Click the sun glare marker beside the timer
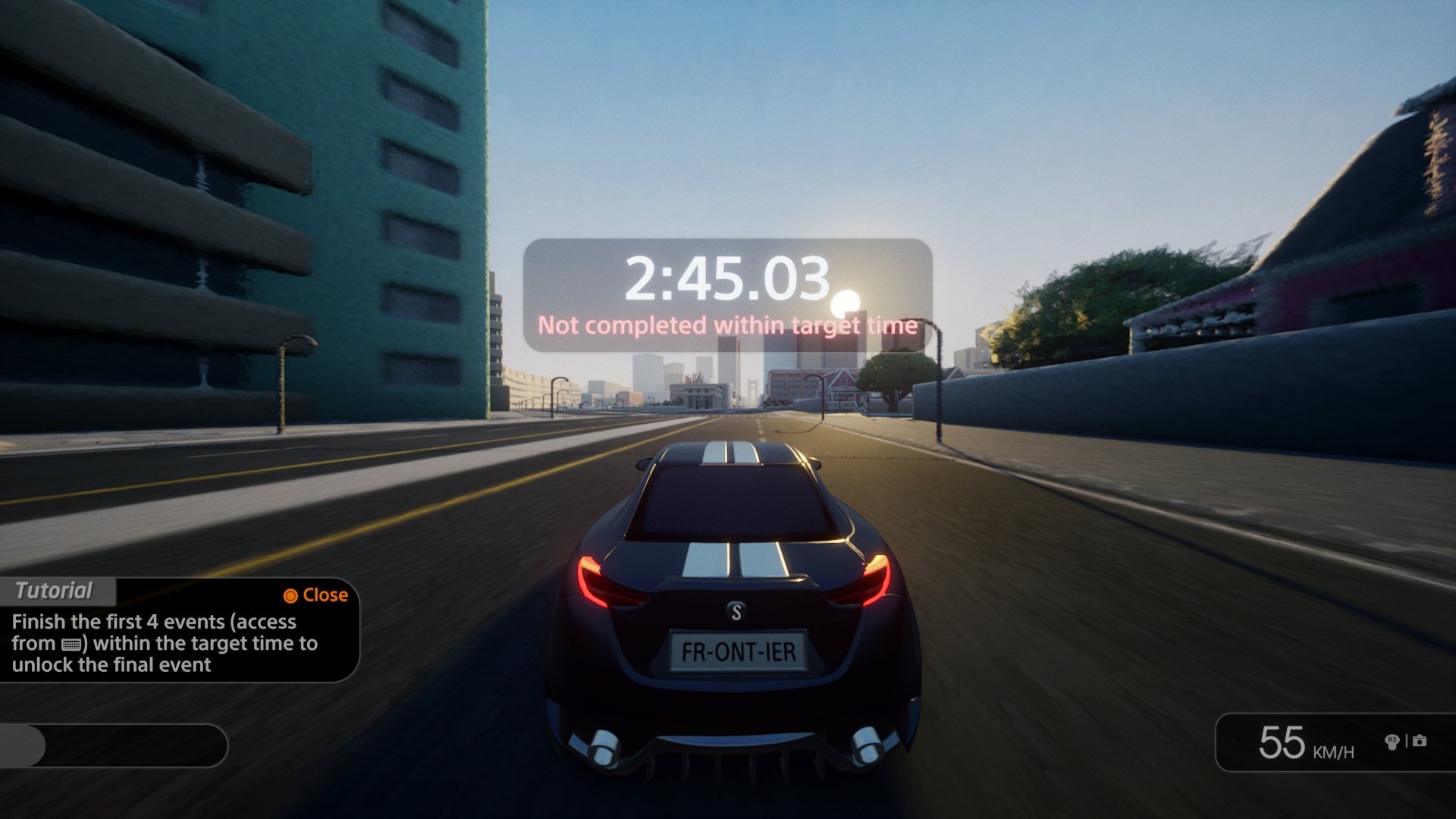Screen dimensions: 1456x819 tap(844, 305)
